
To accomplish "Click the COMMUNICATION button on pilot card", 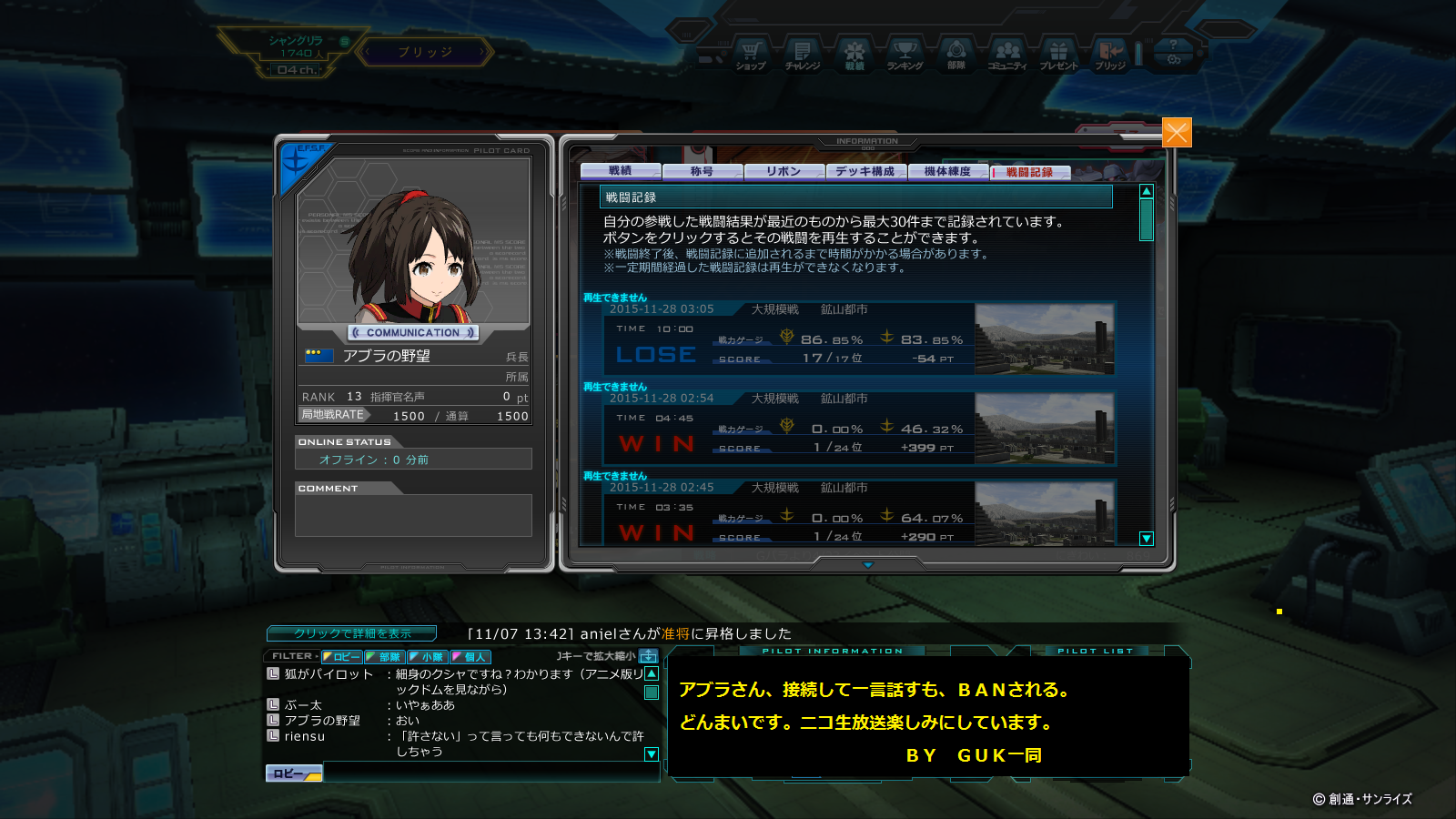I will point(413,333).
